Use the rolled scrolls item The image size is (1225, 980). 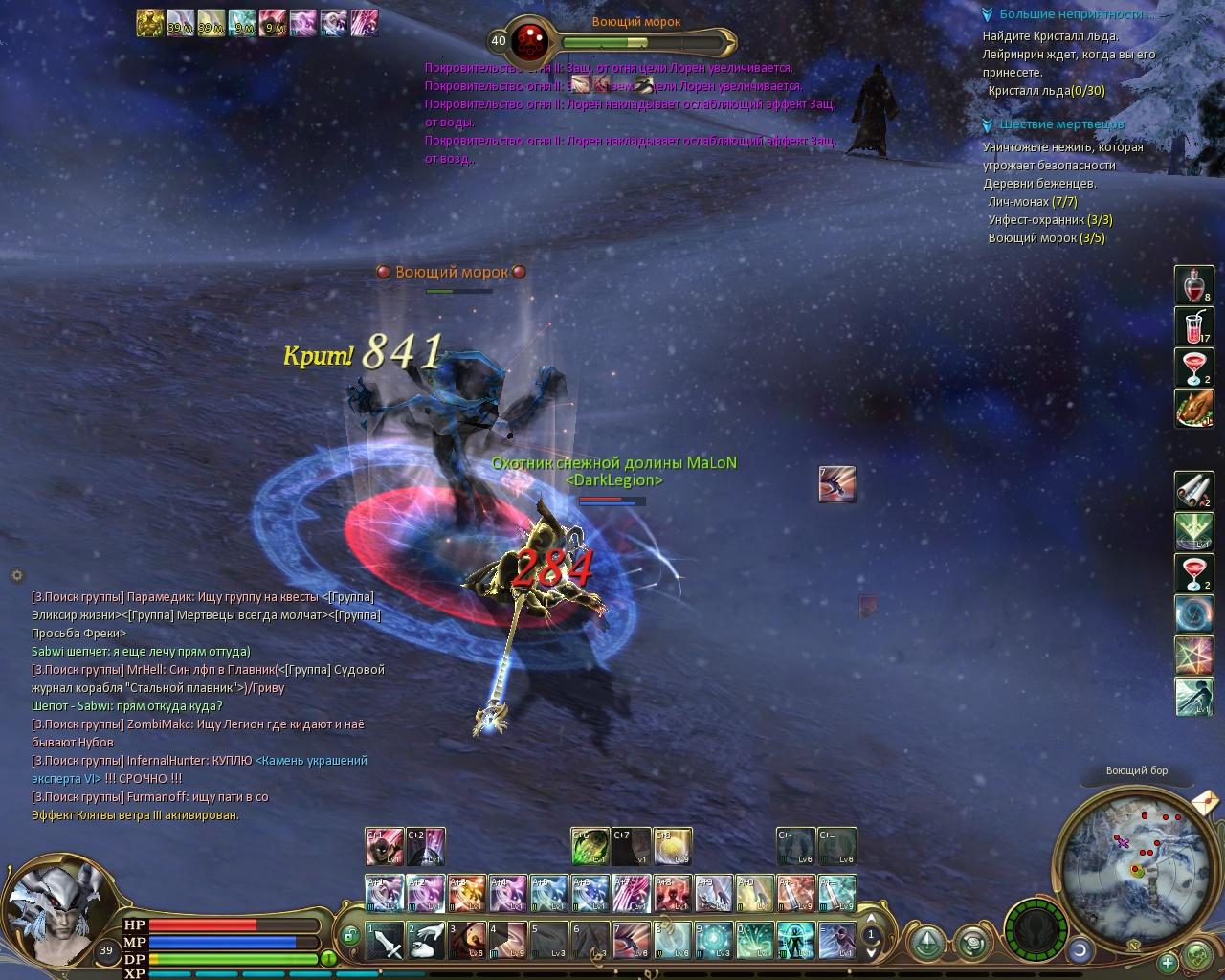(1193, 491)
